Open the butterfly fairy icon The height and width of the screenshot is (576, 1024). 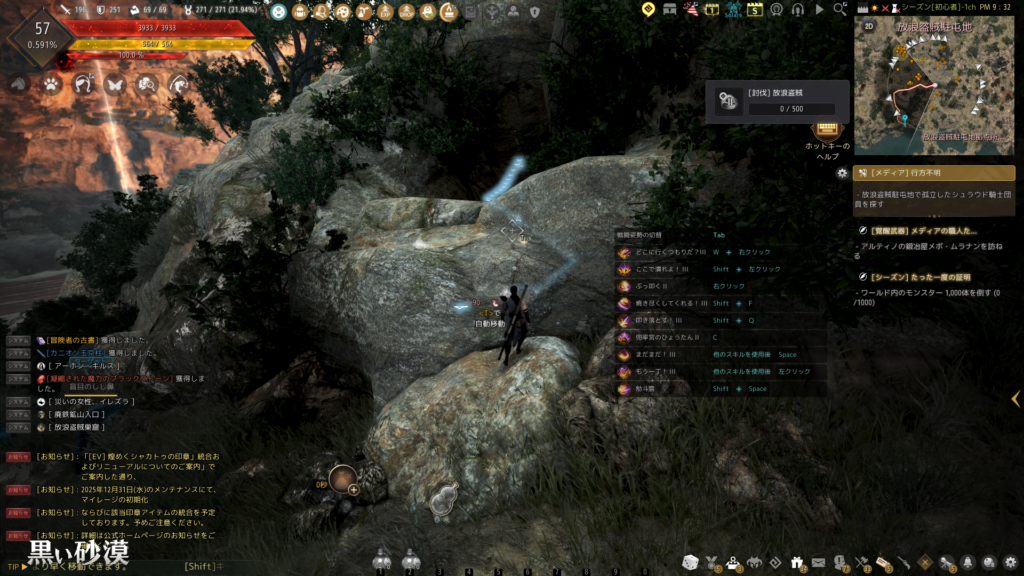113,85
